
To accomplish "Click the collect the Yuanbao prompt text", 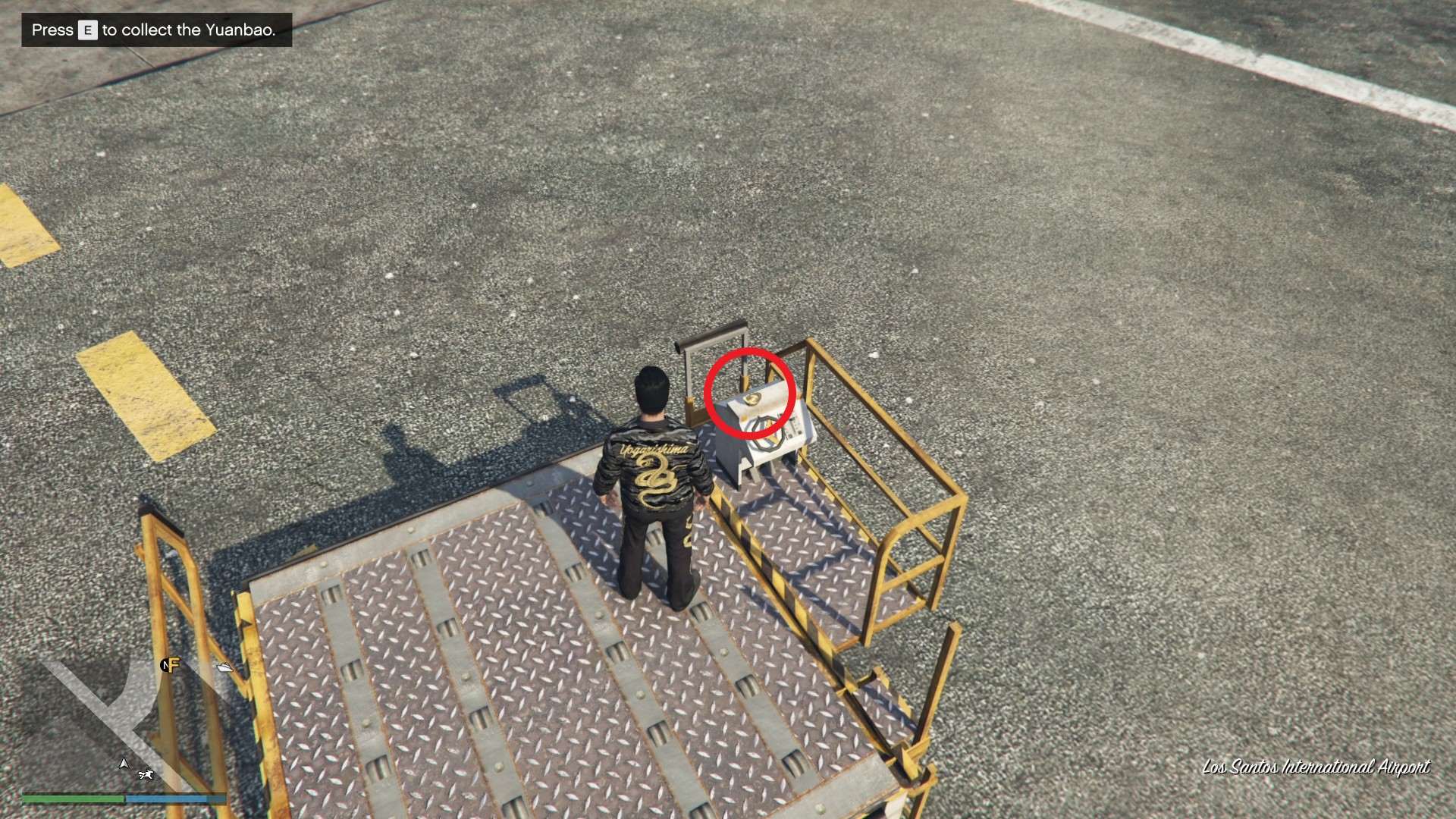I will pos(190,31).
